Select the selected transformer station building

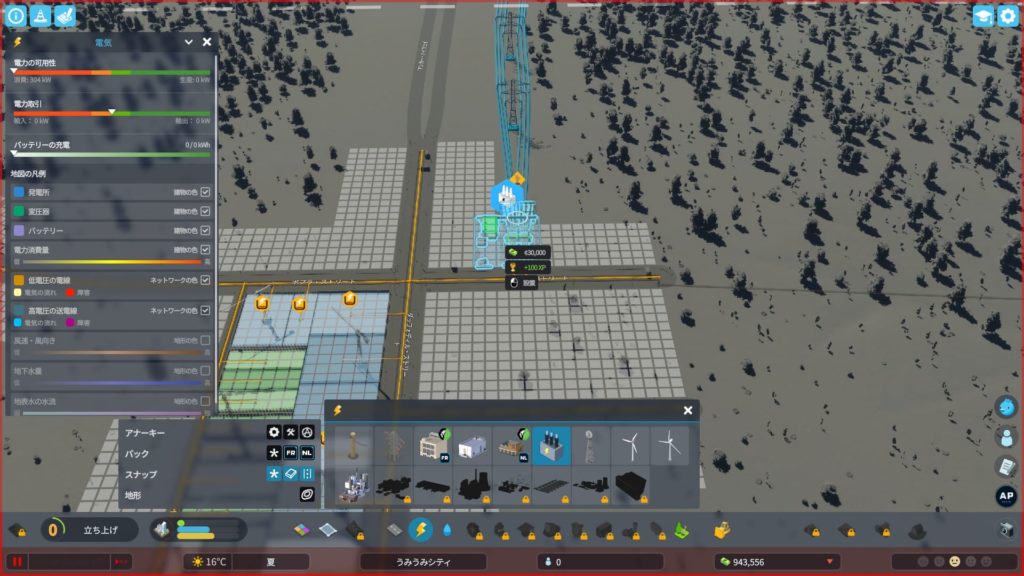click(551, 446)
